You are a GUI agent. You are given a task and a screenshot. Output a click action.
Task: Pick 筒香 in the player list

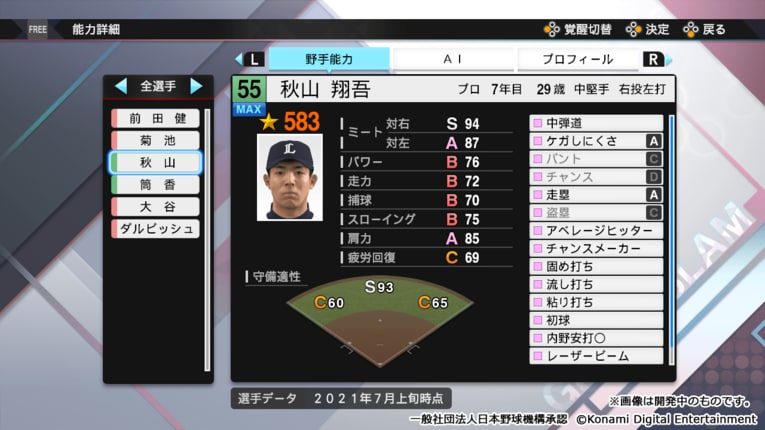coord(157,184)
